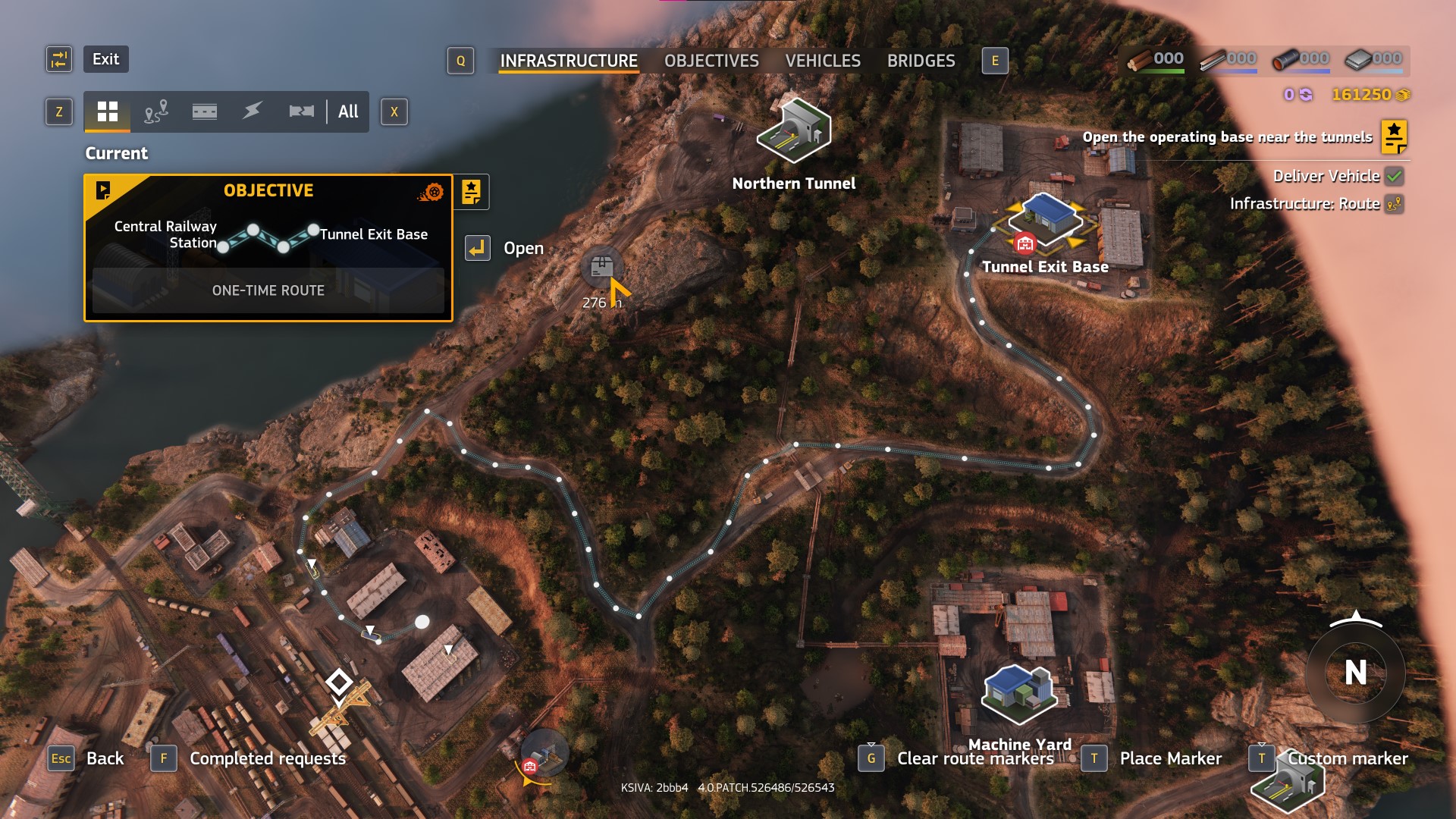Click the cargo crate map marker
Screen dimensions: 1456x819
(601, 266)
